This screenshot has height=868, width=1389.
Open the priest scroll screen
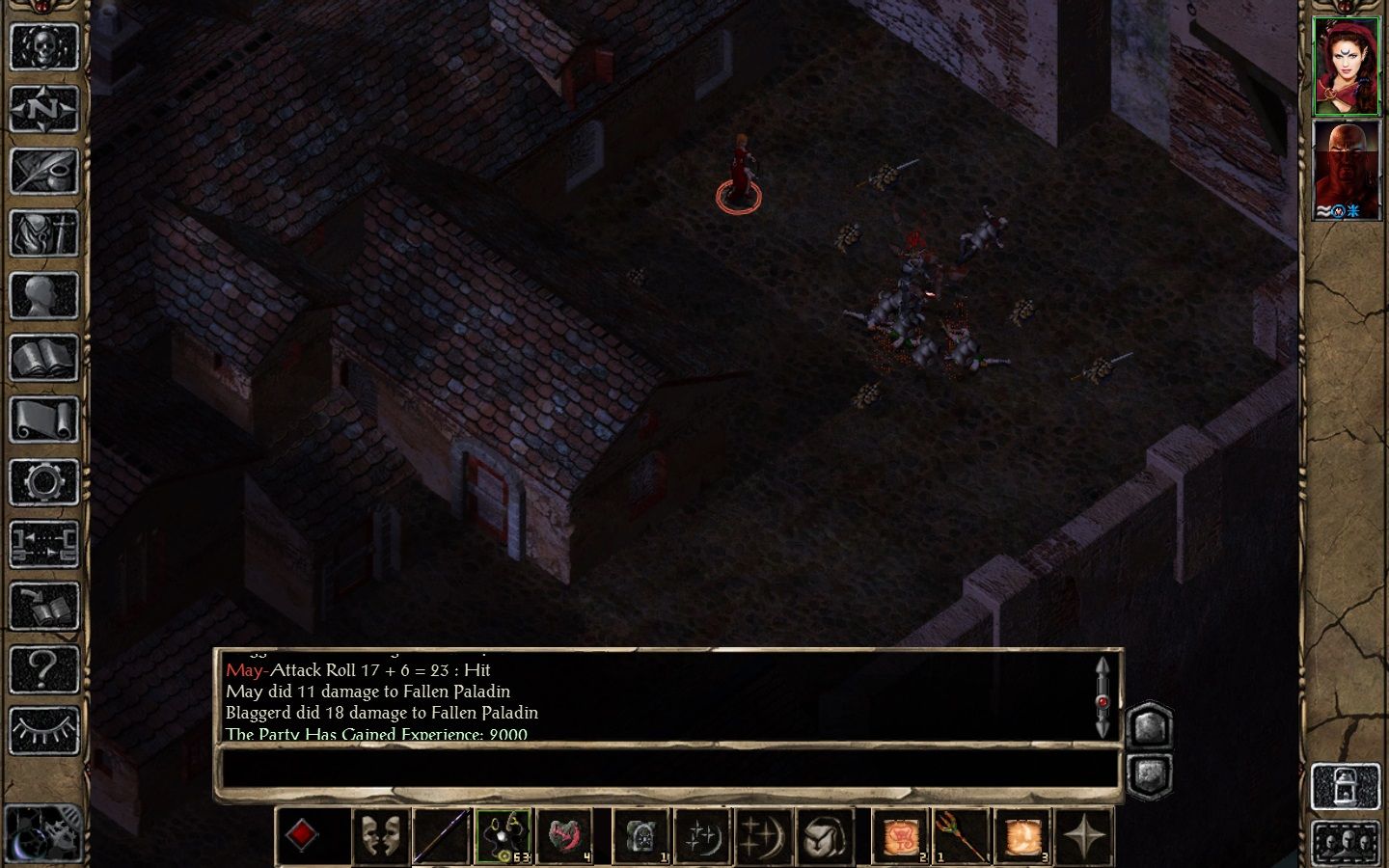tap(43, 420)
